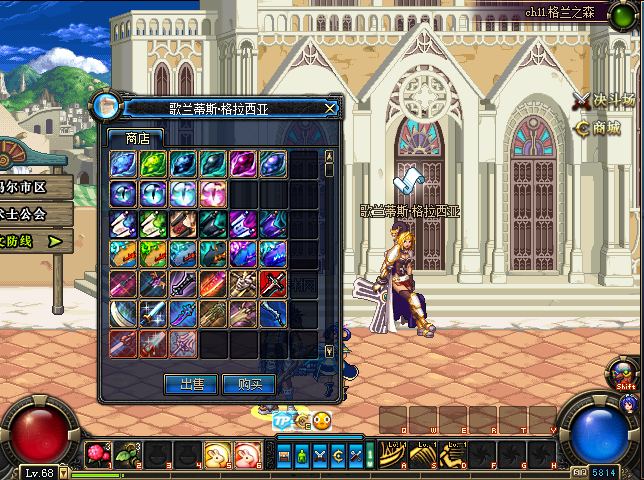Select the pink swirl orb shop item
Screen dimensions: 644x480
click(x=213, y=194)
